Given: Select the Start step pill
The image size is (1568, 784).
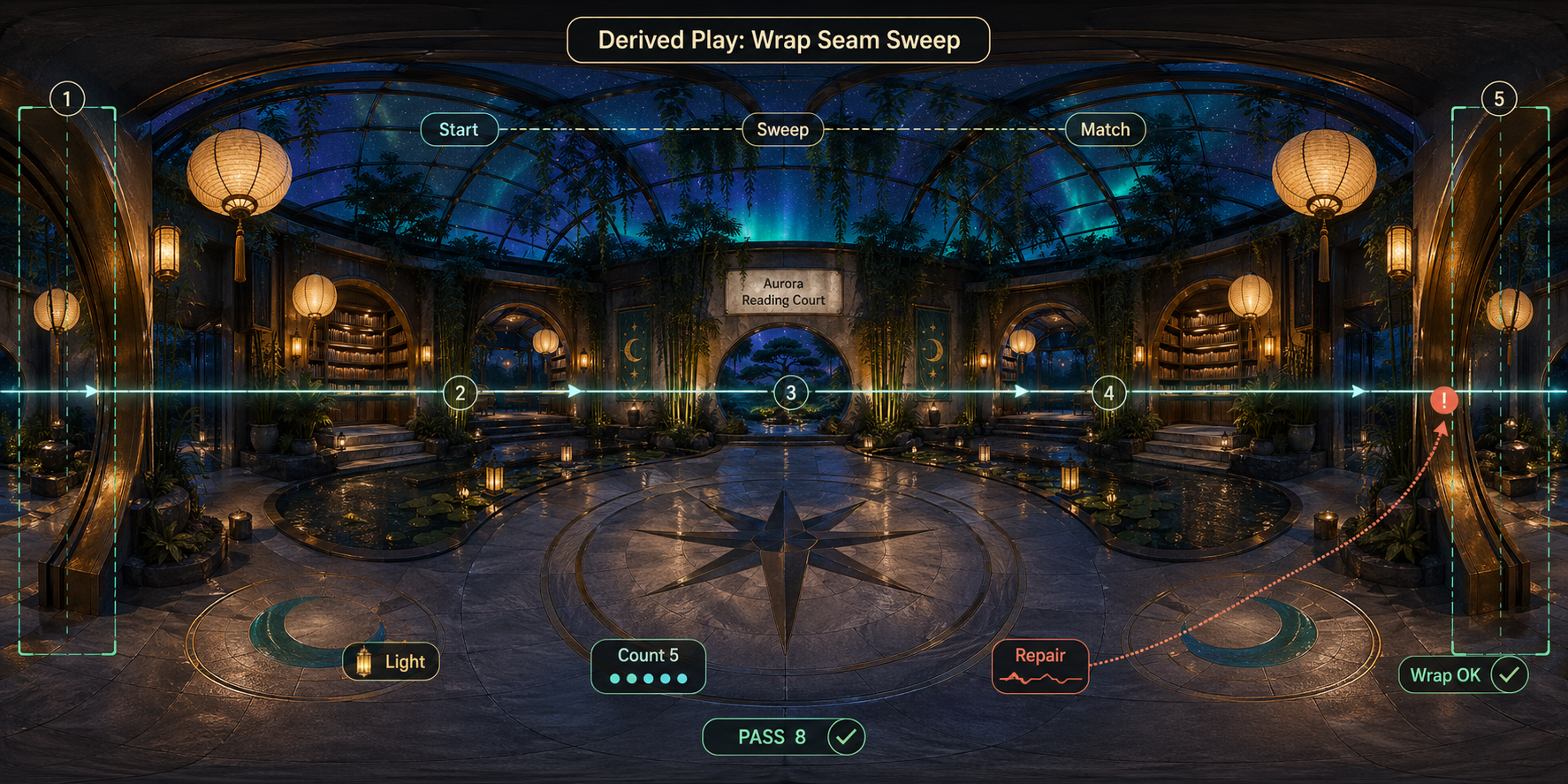Looking at the screenshot, I should click(x=459, y=130).
